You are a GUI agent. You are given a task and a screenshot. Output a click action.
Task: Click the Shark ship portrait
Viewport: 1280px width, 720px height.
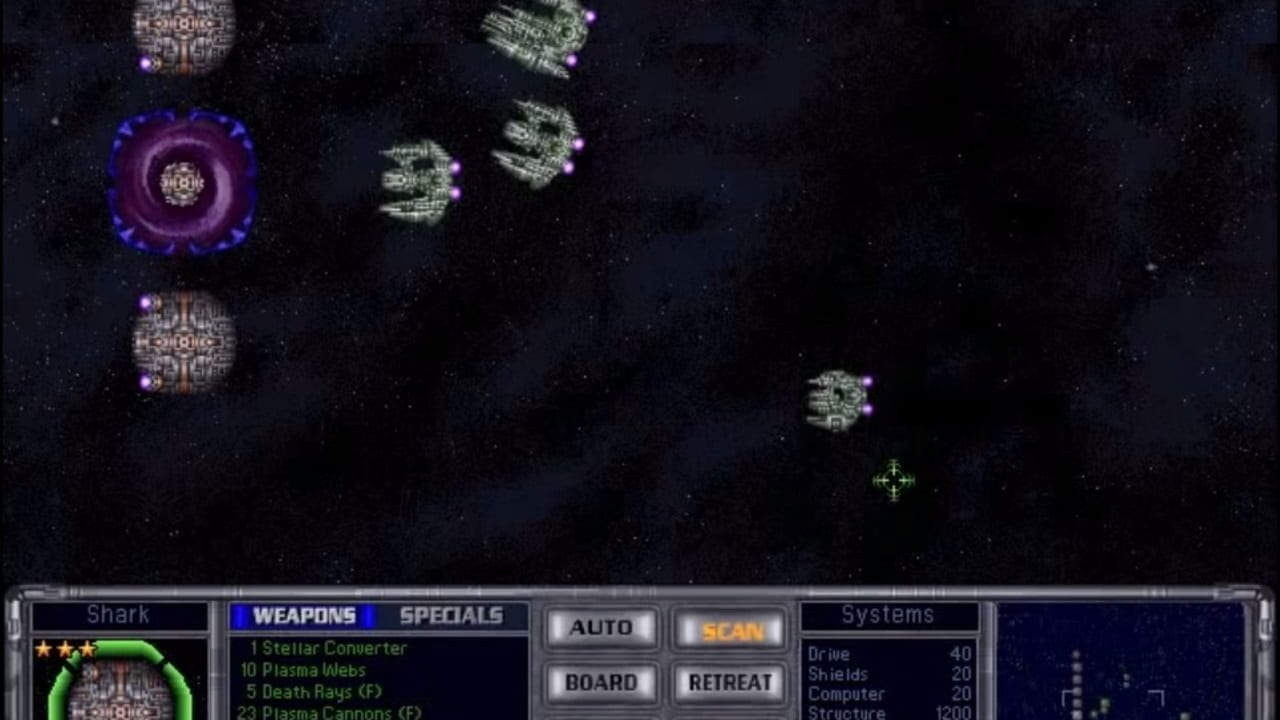120,680
